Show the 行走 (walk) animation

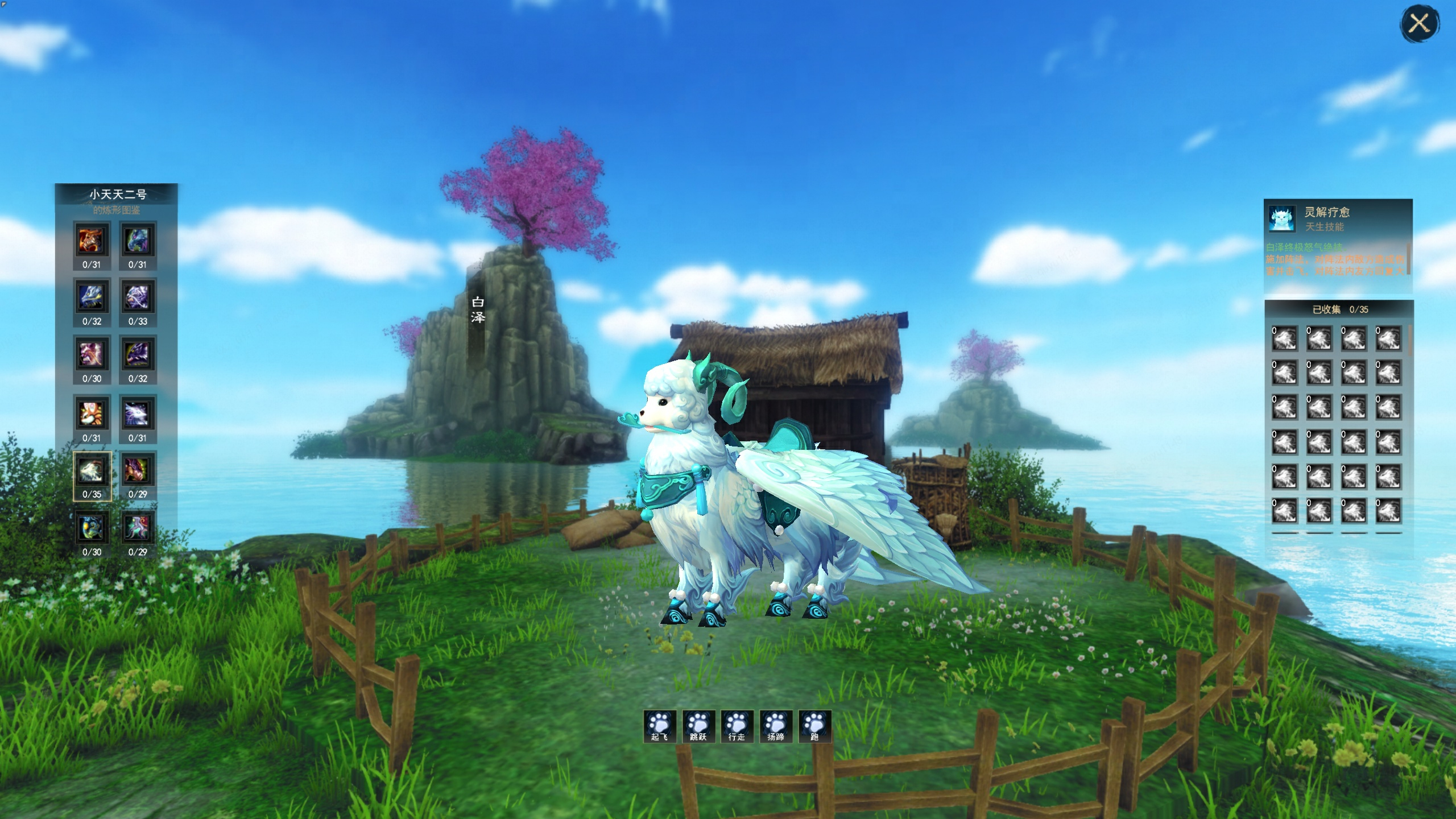[x=737, y=726]
